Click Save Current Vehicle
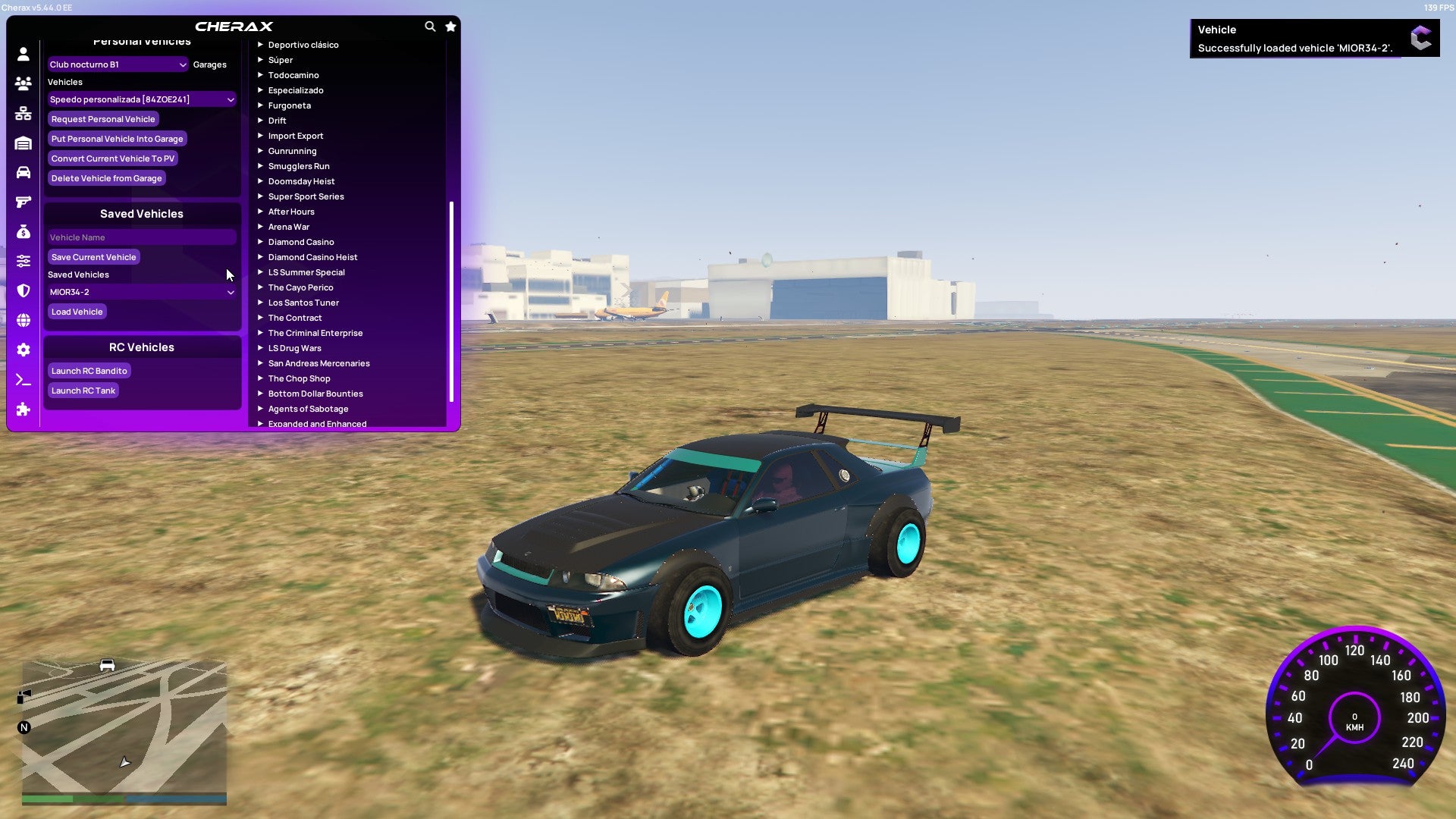 point(93,256)
